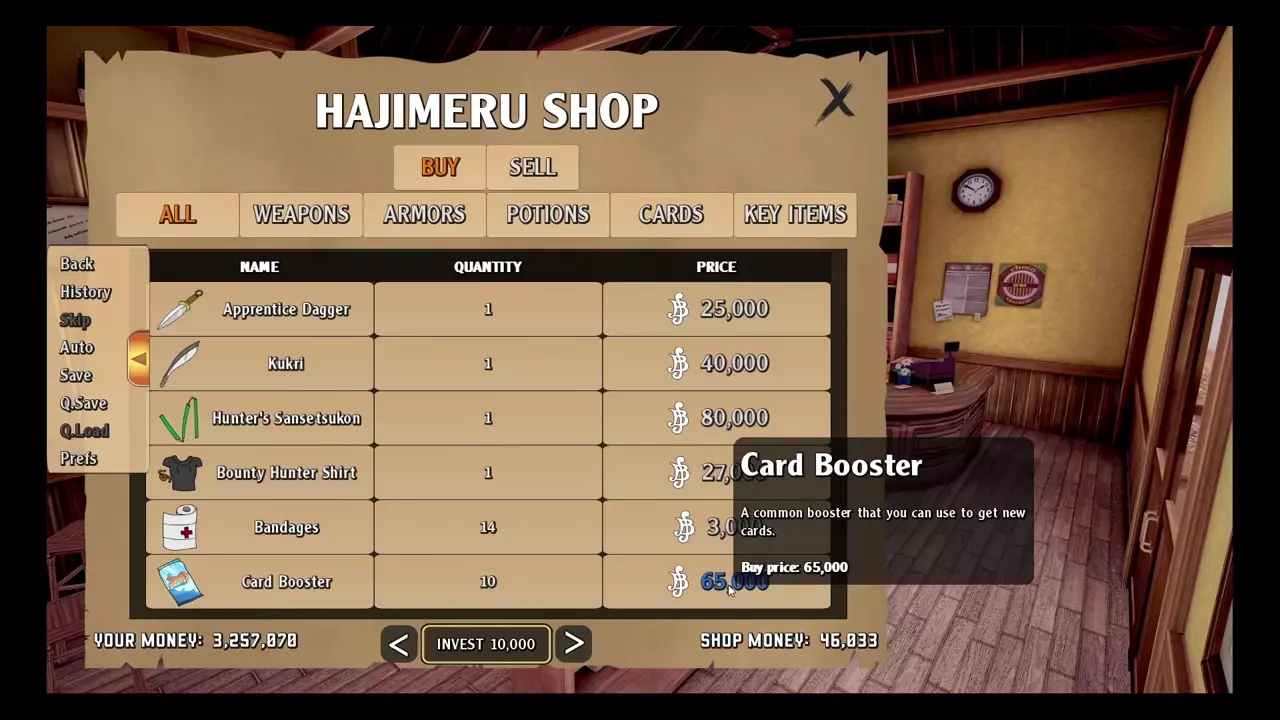Show the Weapons category

coord(301,215)
